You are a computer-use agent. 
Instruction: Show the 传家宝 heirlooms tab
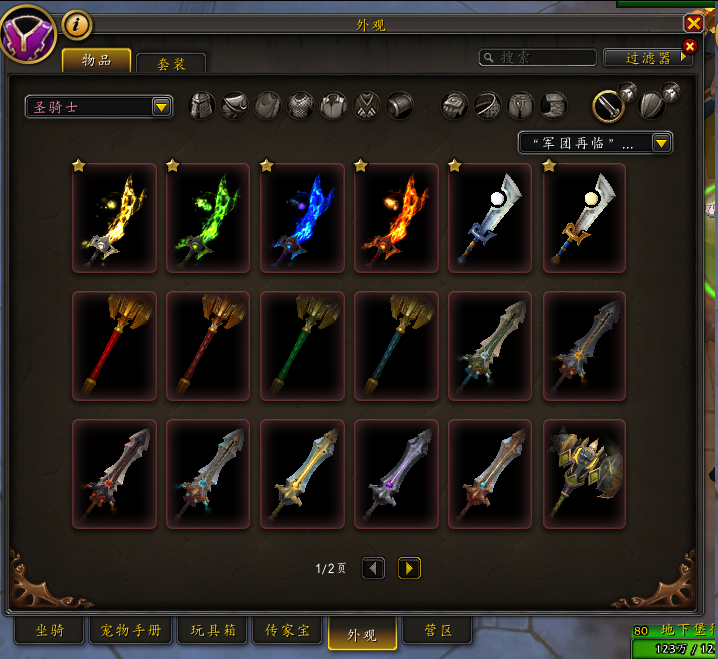(287, 631)
